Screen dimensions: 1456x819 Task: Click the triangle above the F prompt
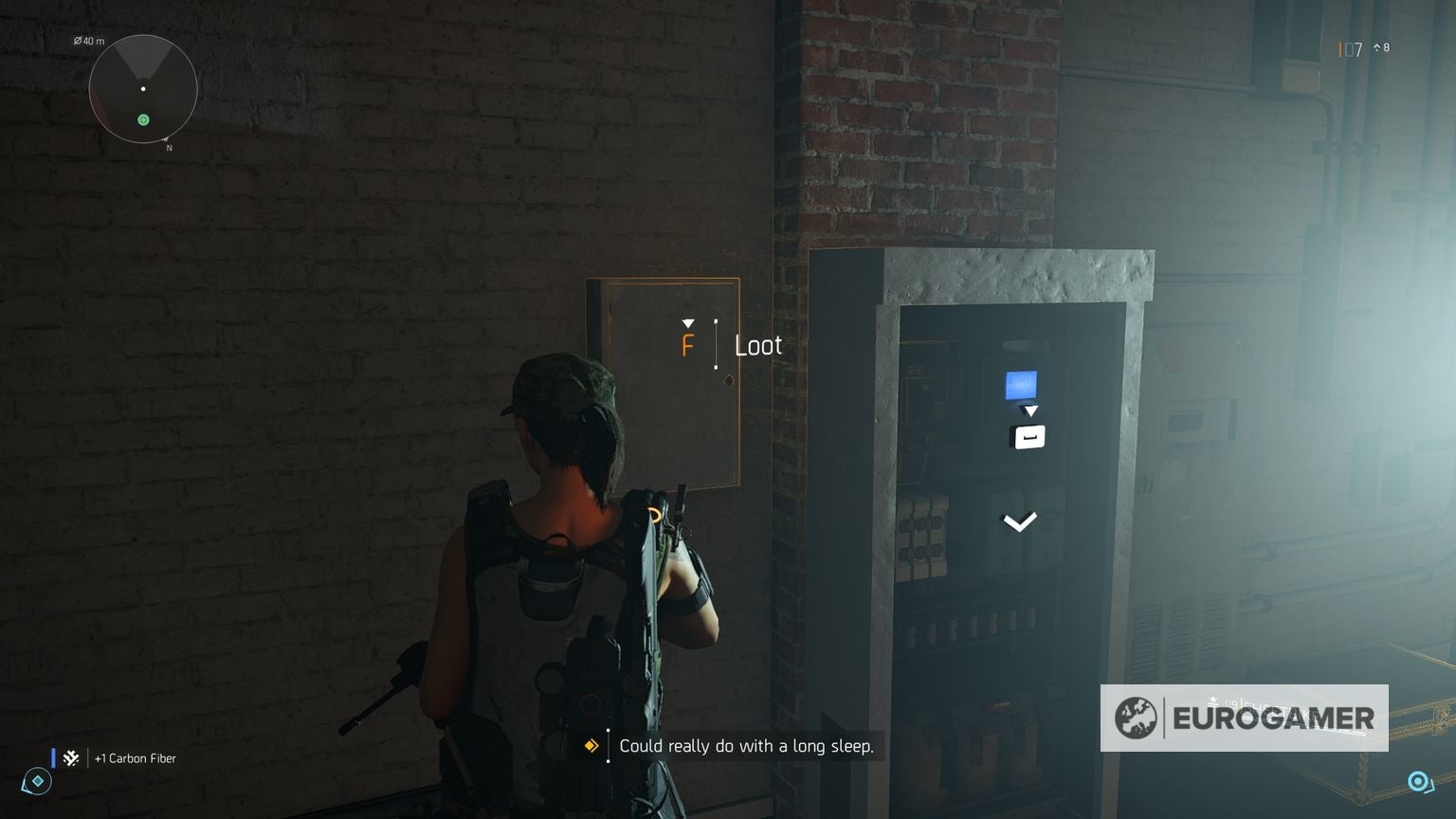[x=688, y=322]
